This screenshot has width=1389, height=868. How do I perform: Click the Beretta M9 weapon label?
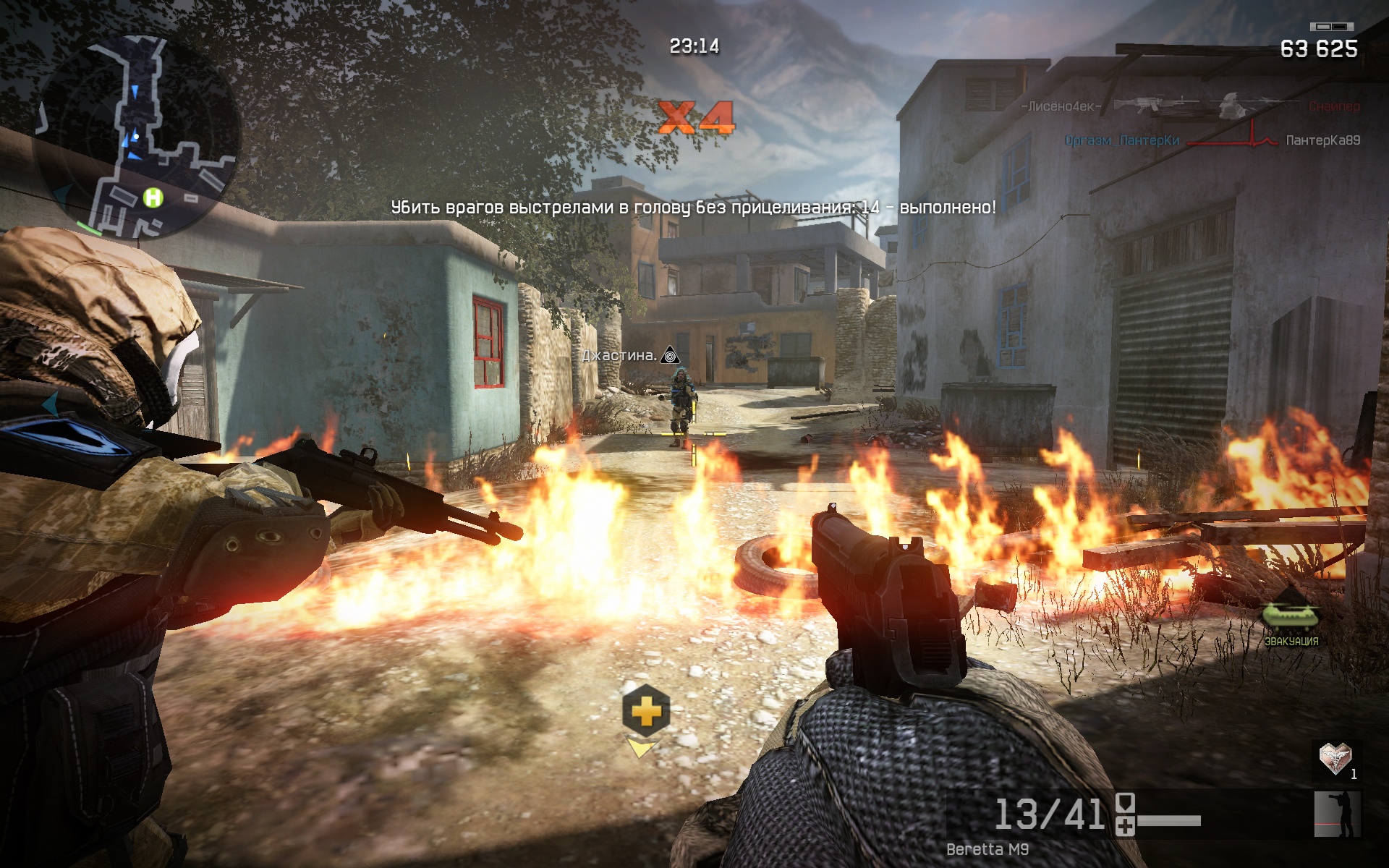point(987,849)
